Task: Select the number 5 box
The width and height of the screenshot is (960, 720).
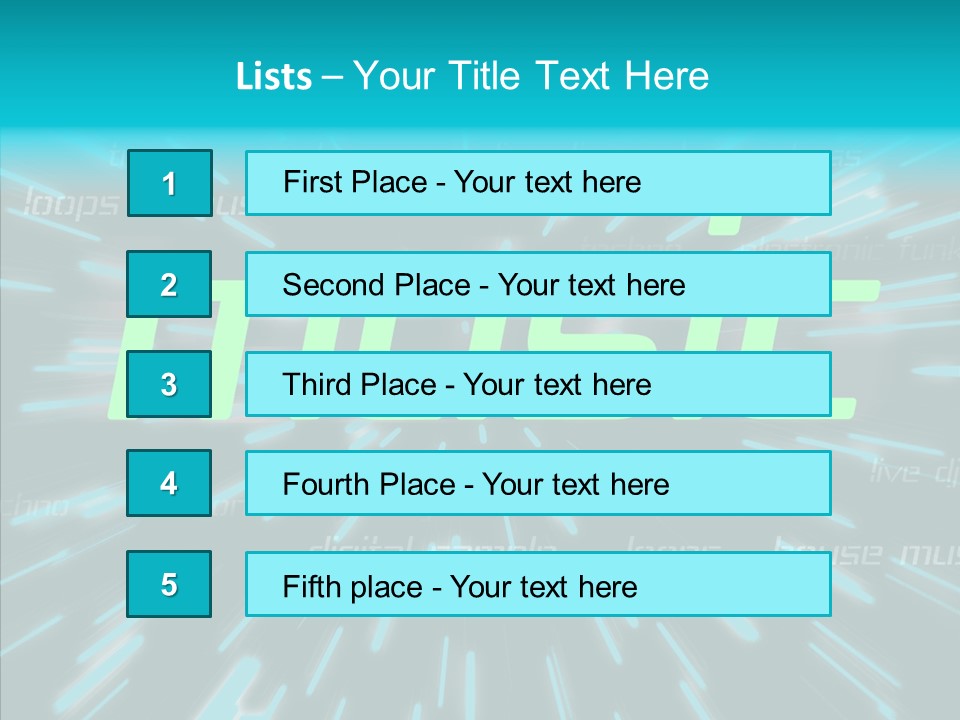Action: 169,584
